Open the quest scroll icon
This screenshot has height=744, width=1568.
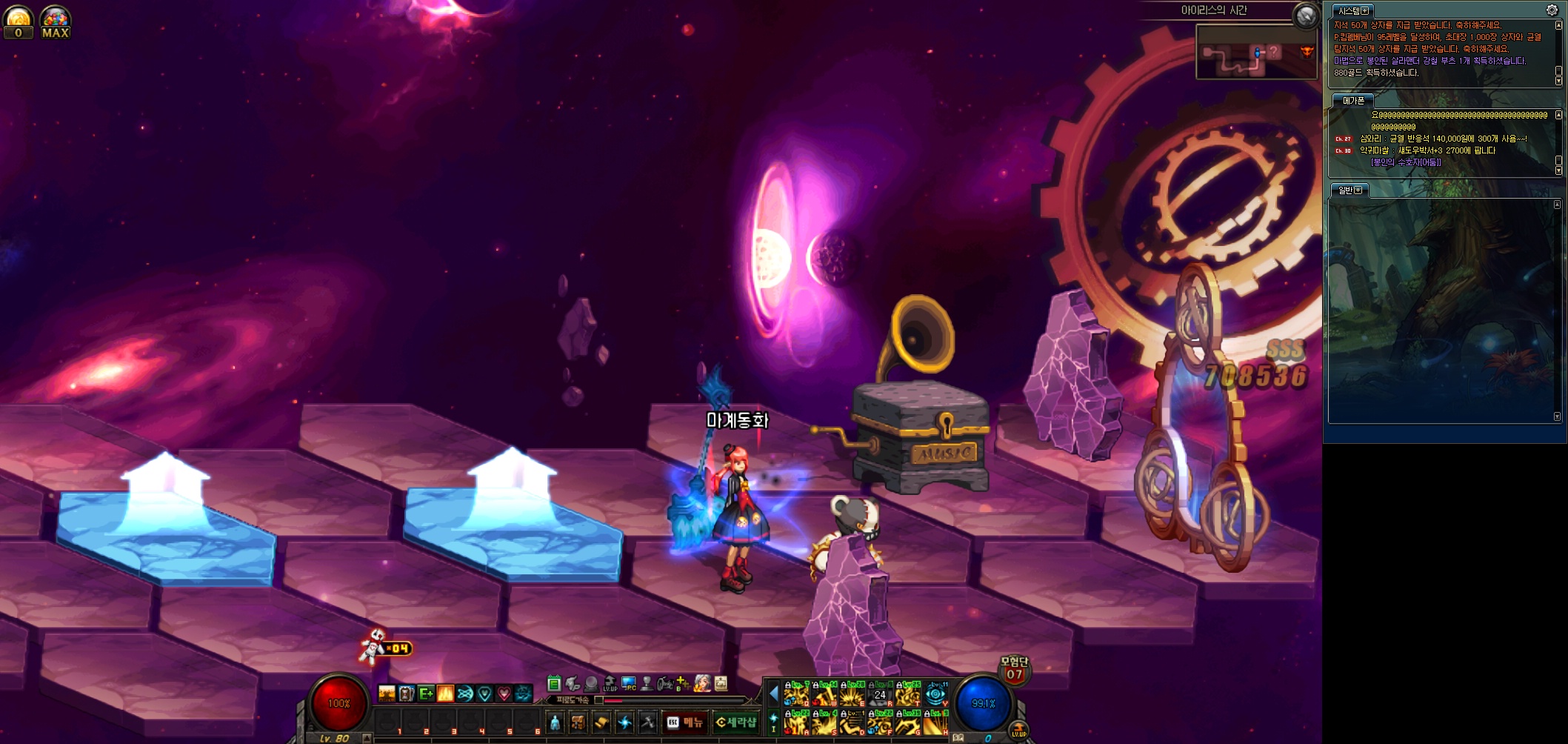click(601, 722)
